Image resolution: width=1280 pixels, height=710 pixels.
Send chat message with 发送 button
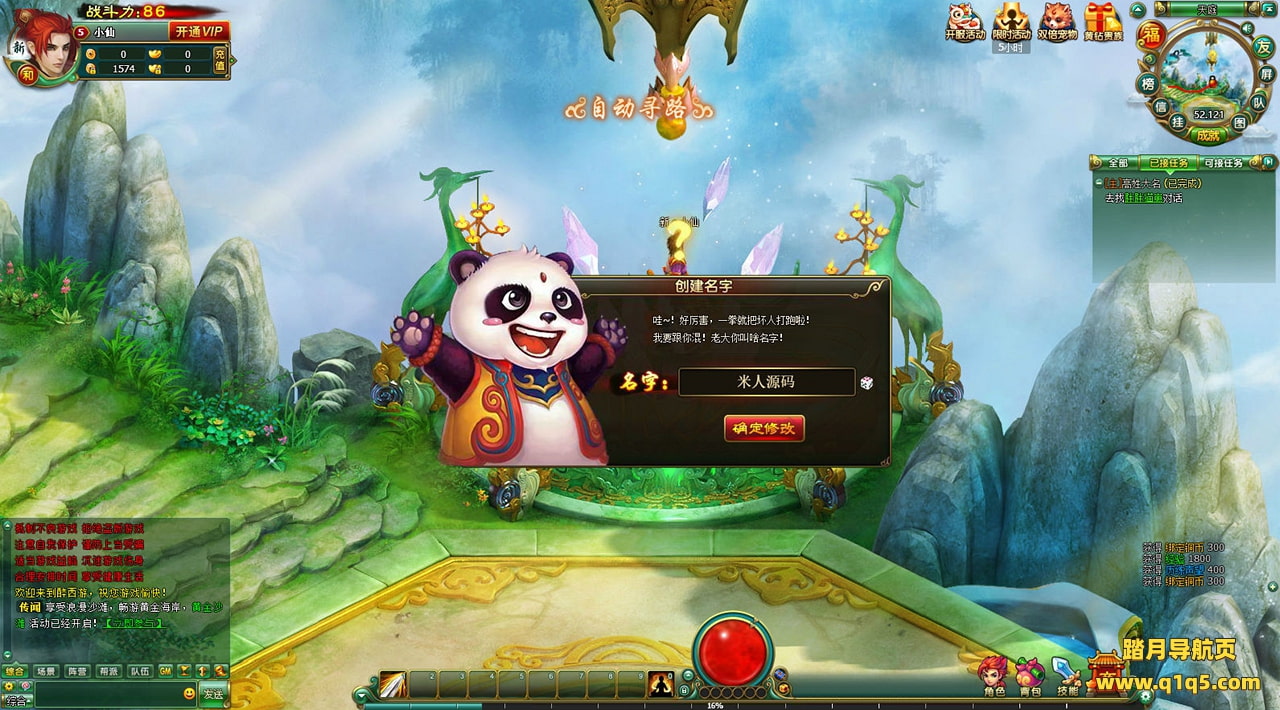pyautogui.click(x=213, y=694)
